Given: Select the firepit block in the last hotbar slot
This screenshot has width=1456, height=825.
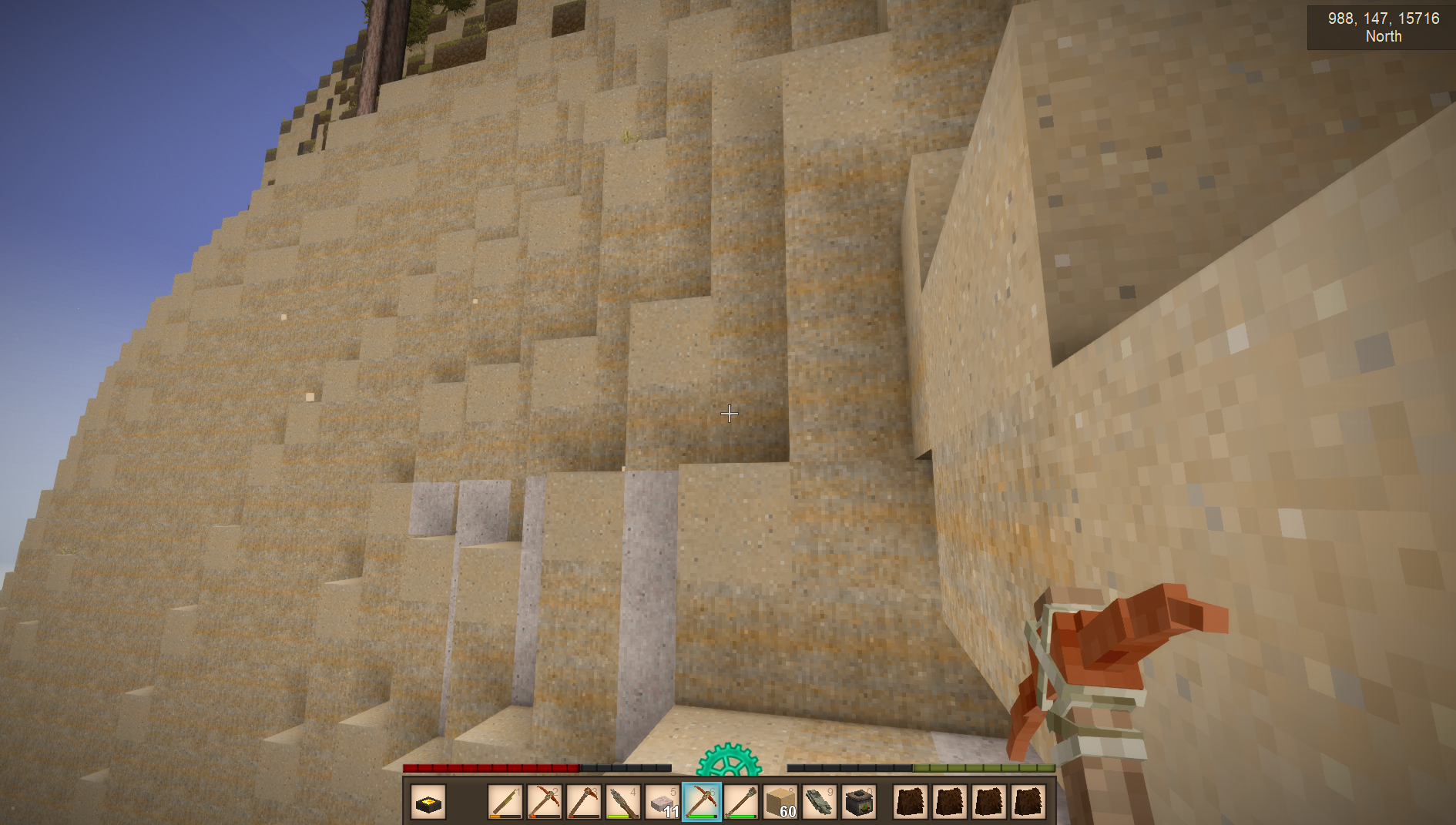Looking at the screenshot, I should (859, 803).
